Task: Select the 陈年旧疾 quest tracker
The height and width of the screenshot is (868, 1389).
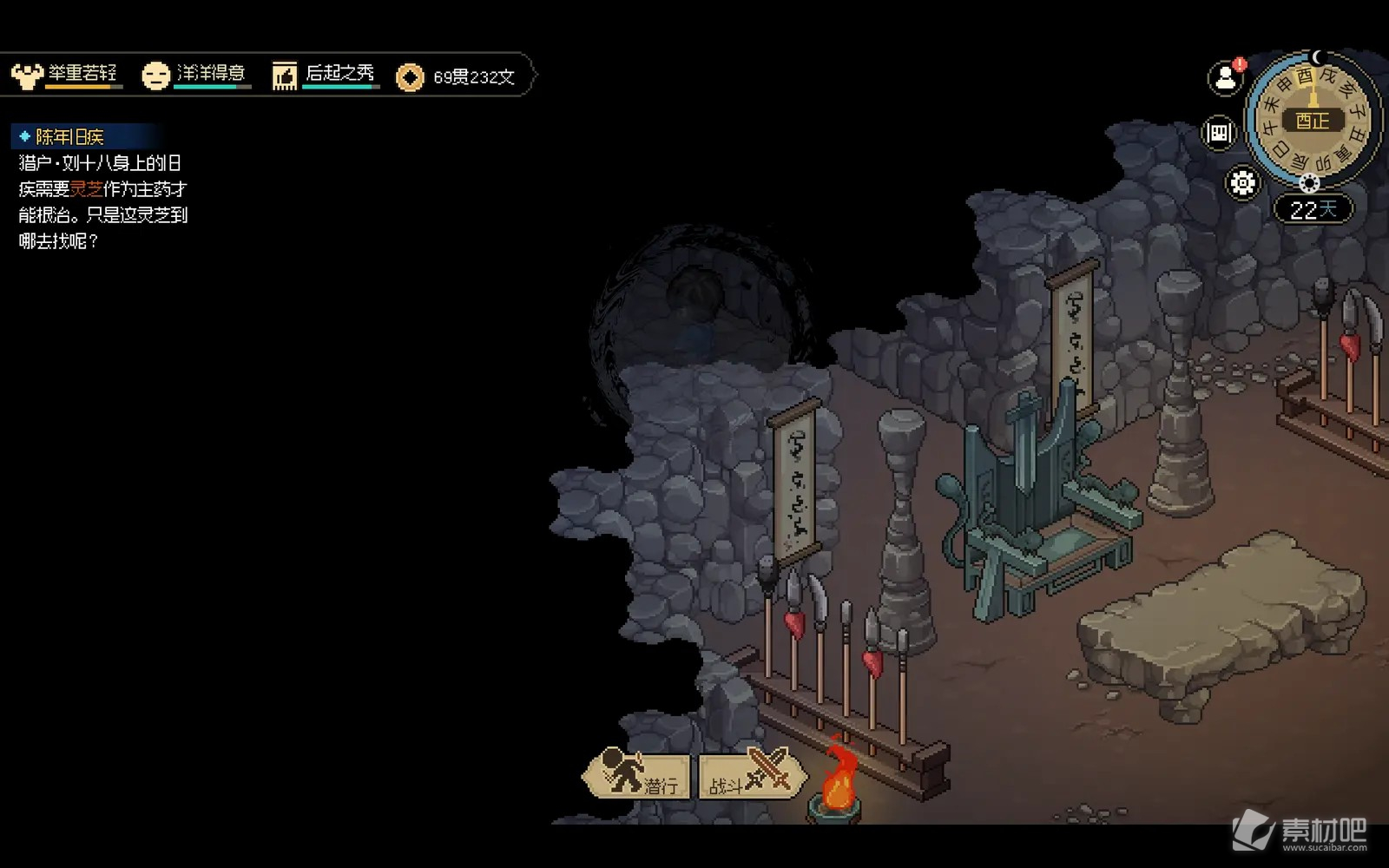Action: tap(69, 137)
